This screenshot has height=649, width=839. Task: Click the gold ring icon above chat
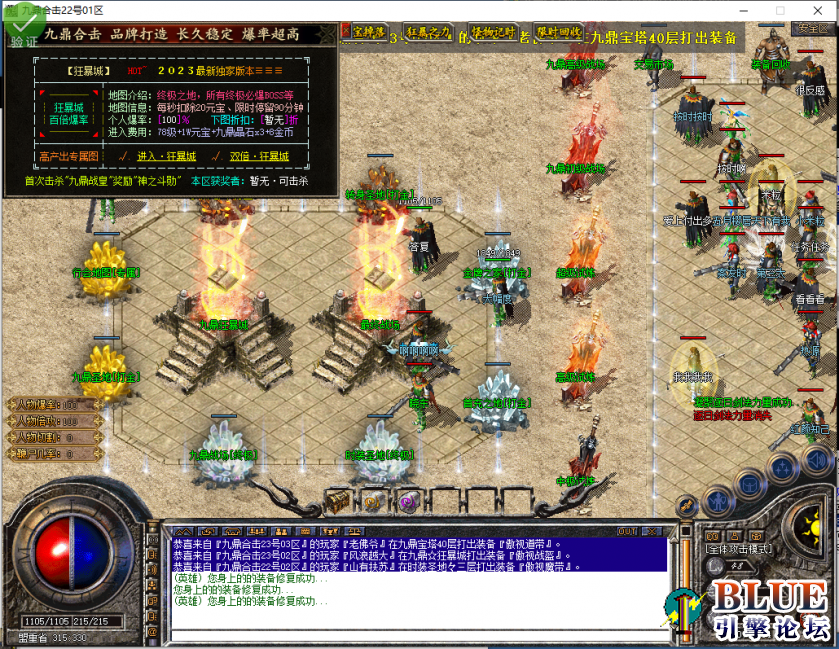click(373, 501)
